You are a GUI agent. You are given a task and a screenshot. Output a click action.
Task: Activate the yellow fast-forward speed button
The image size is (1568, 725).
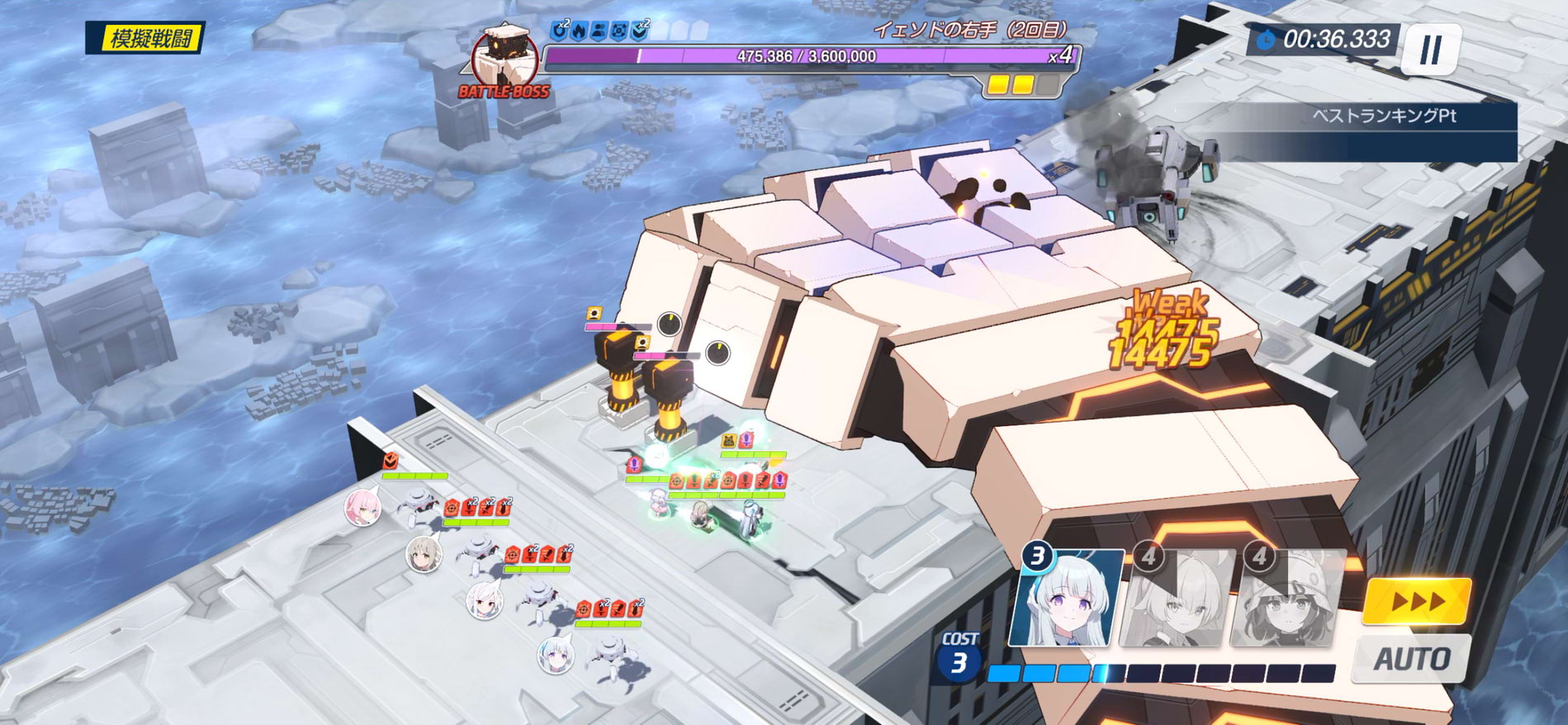(1416, 600)
